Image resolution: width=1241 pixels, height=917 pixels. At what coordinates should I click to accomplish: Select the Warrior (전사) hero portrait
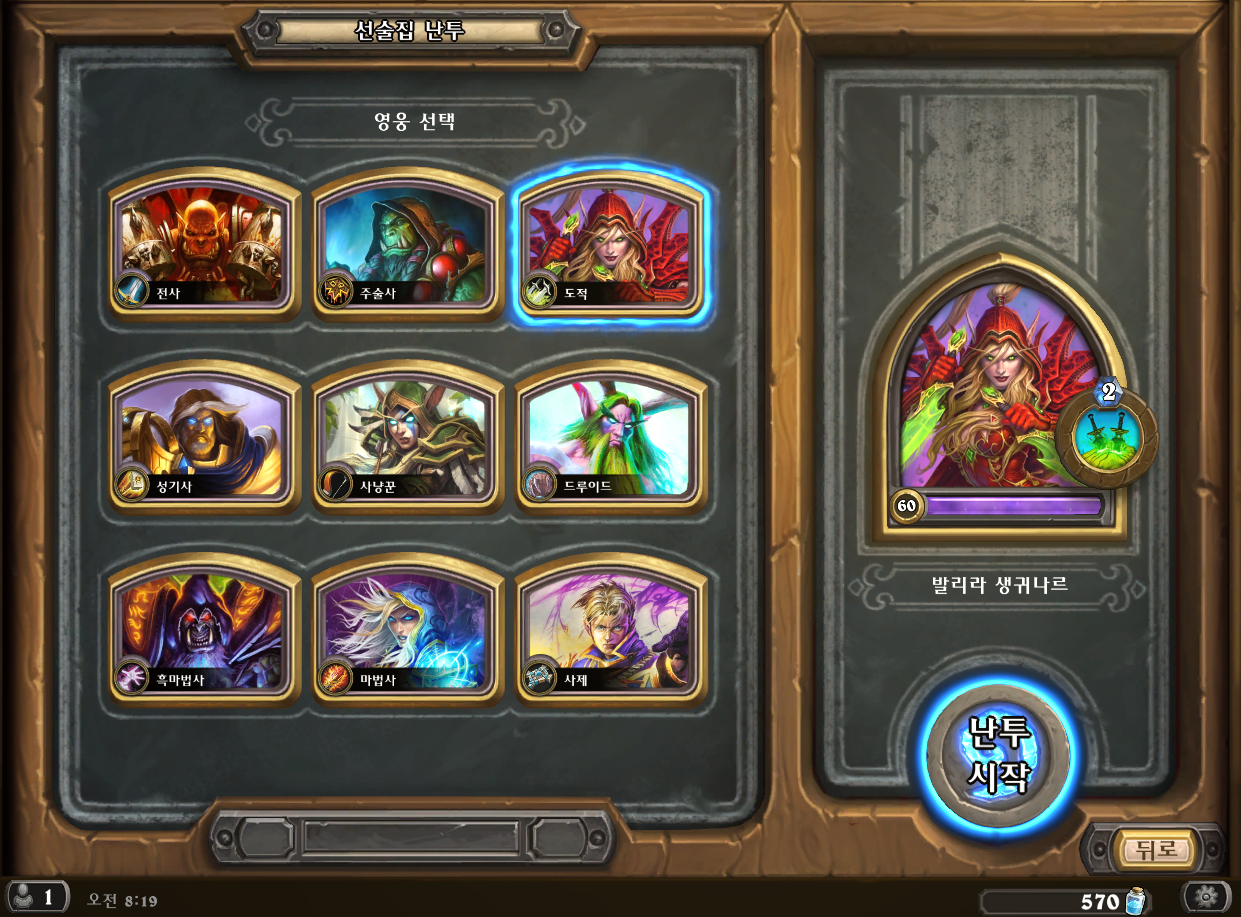tap(204, 243)
